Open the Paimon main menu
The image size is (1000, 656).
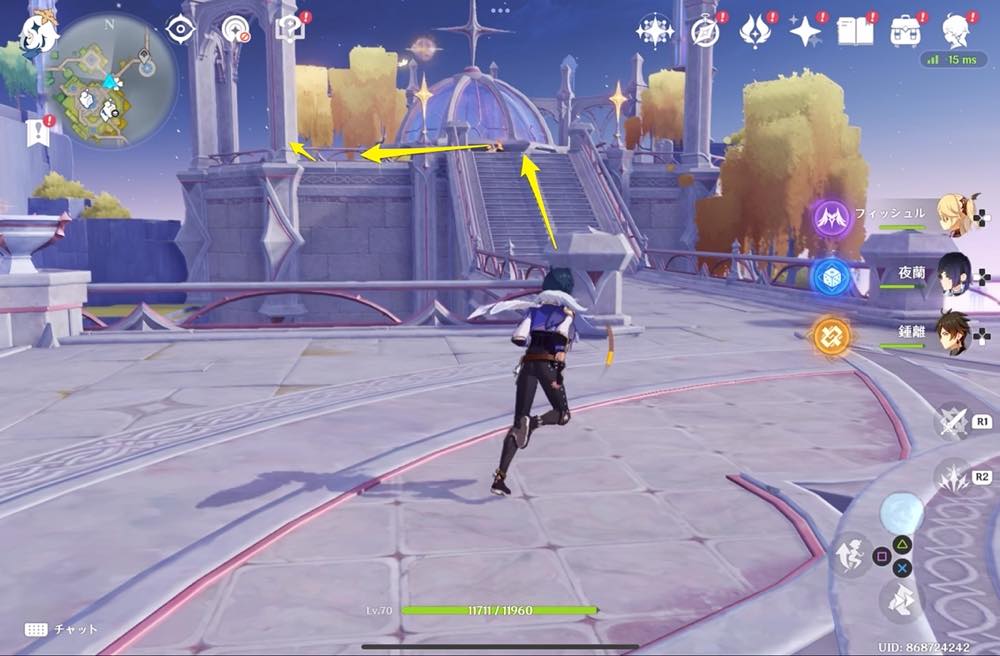point(38,32)
